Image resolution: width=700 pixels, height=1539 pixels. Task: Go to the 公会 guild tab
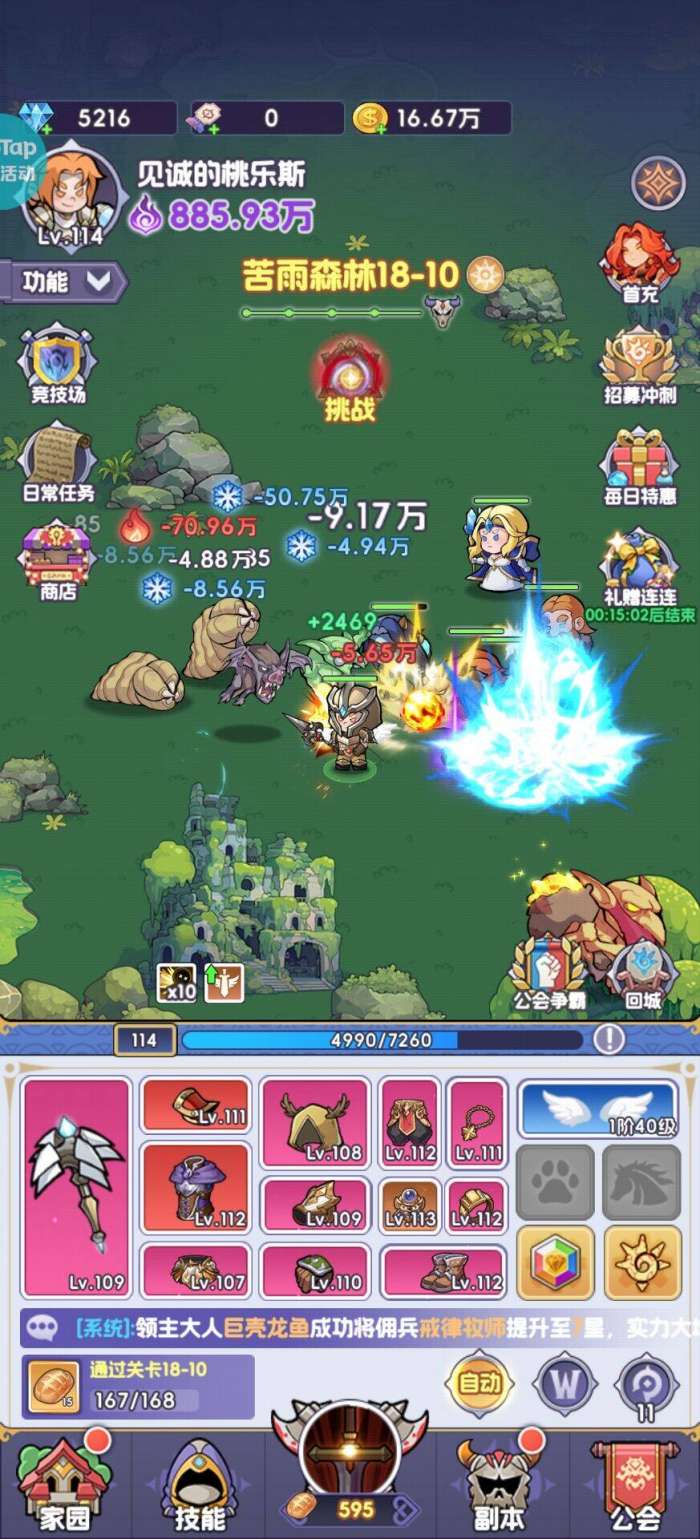pyautogui.click(x=635, y=1484)
